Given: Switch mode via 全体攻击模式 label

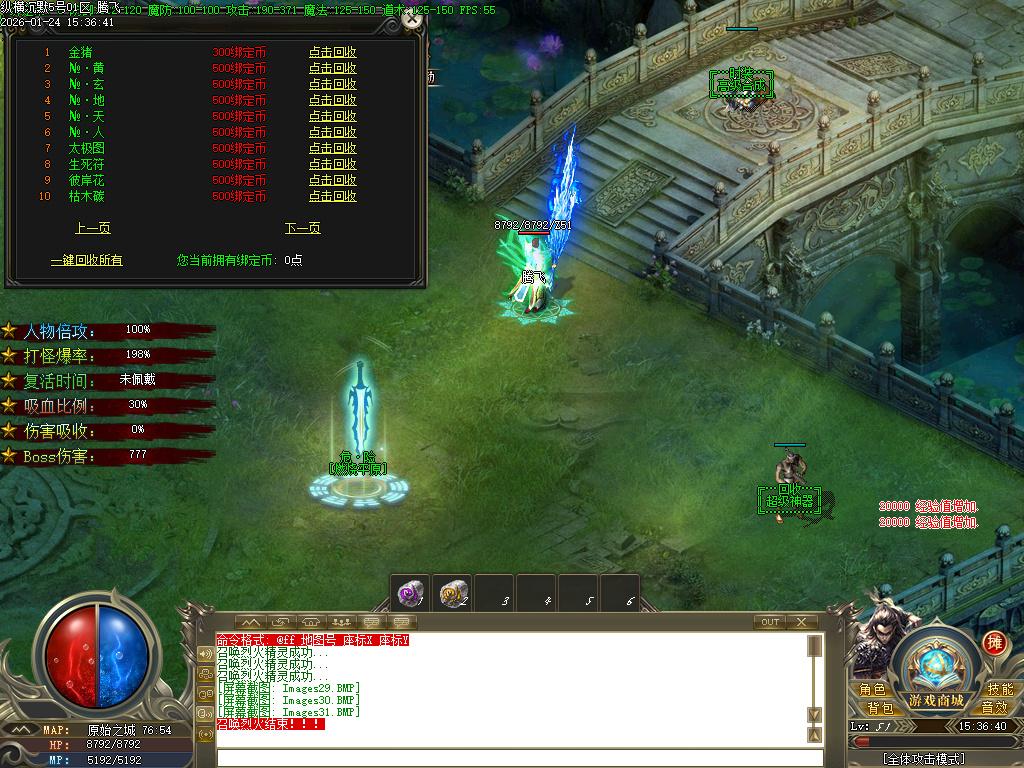Looking at the screenshot, I should pyautogui.click(x=923, y=759).
